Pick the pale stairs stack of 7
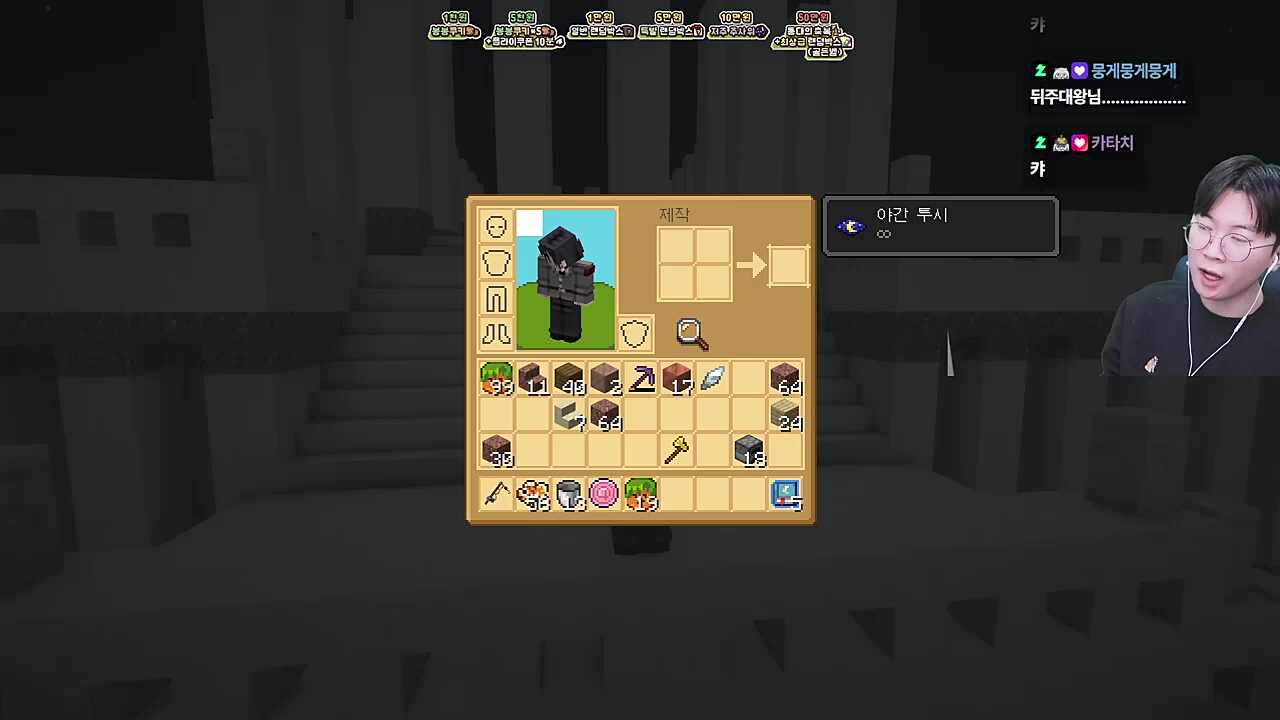1280x720 pixels. 569,415
